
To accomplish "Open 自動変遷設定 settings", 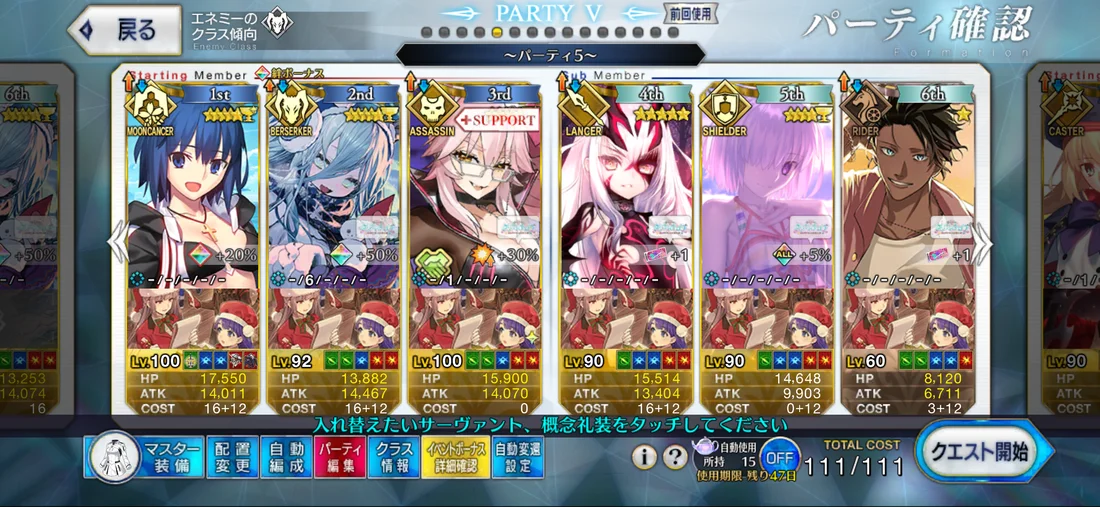I will (x=519, y=458).
